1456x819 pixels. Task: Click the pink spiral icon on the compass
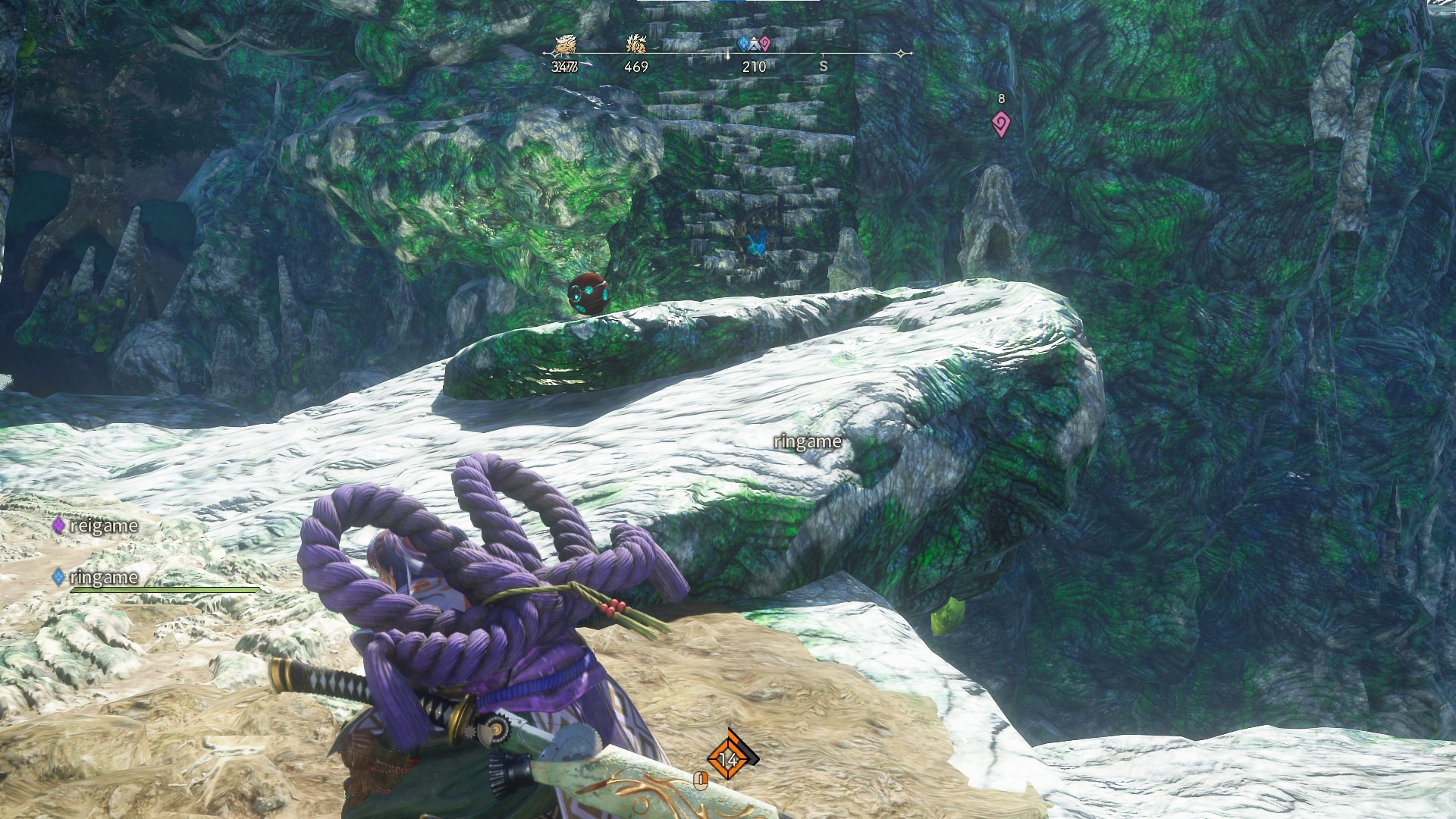point(764,44)
